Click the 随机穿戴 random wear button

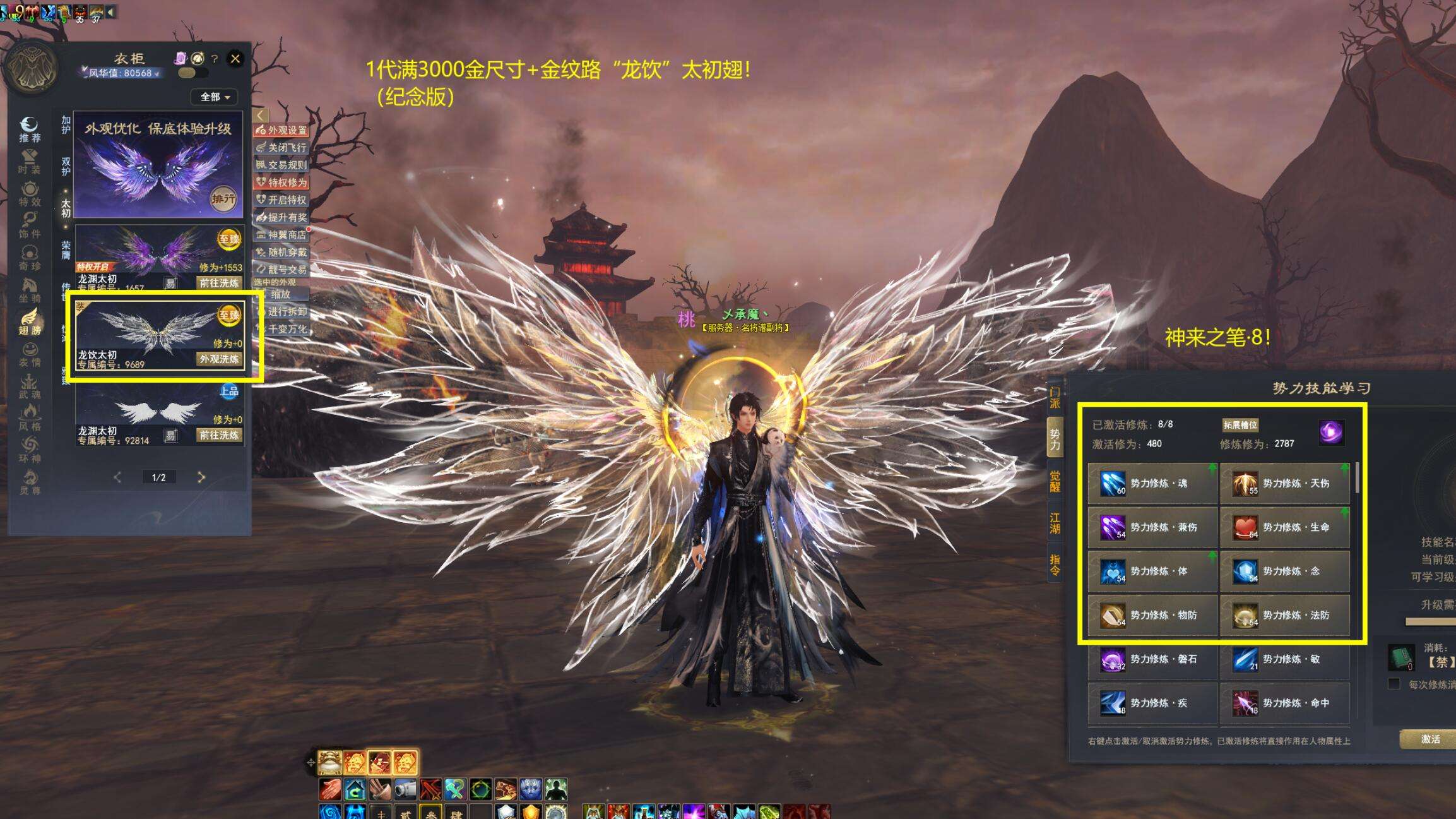[x=281, y=252]
